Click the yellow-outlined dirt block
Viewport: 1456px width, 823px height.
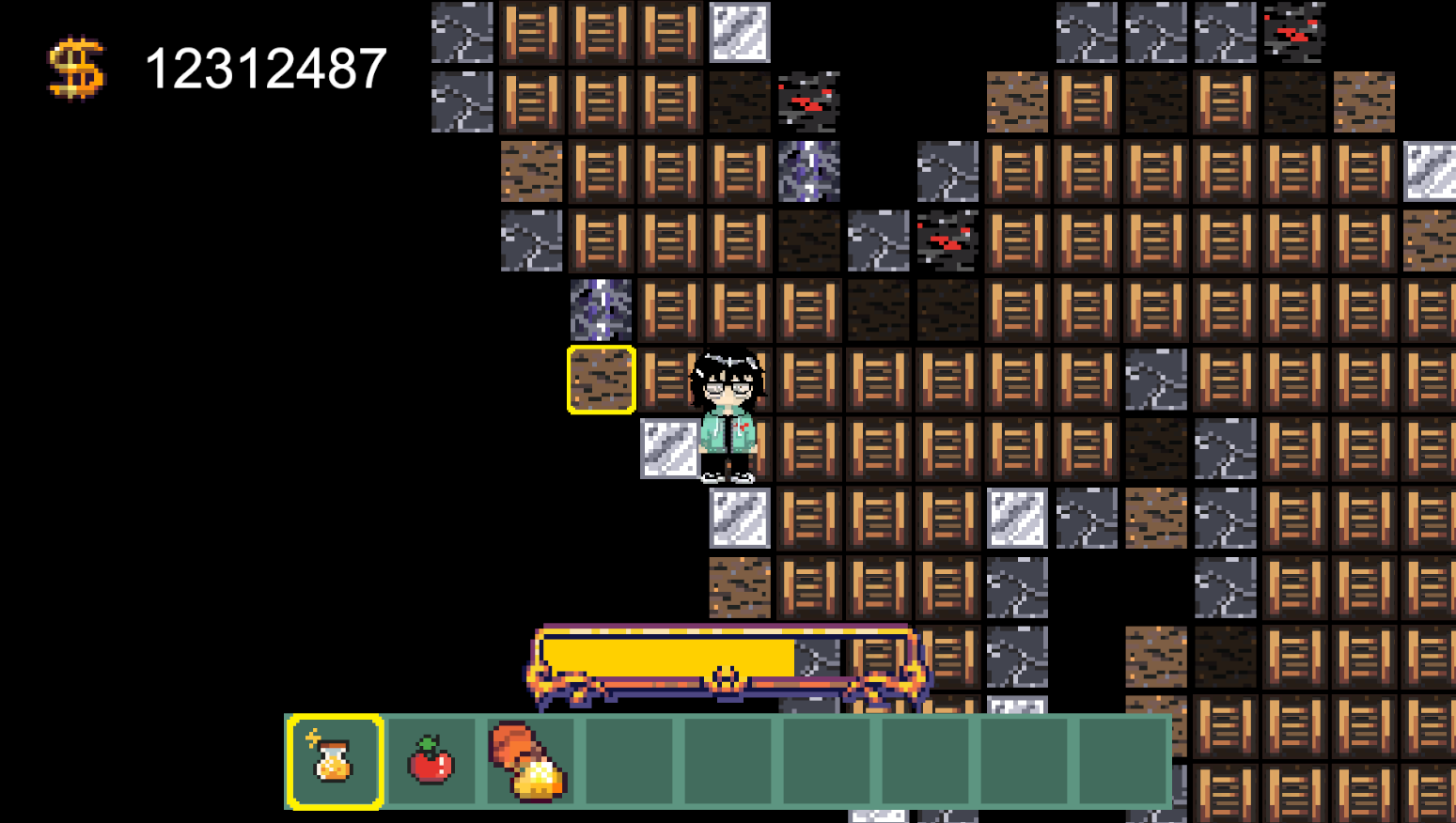[x=602, y=380]
